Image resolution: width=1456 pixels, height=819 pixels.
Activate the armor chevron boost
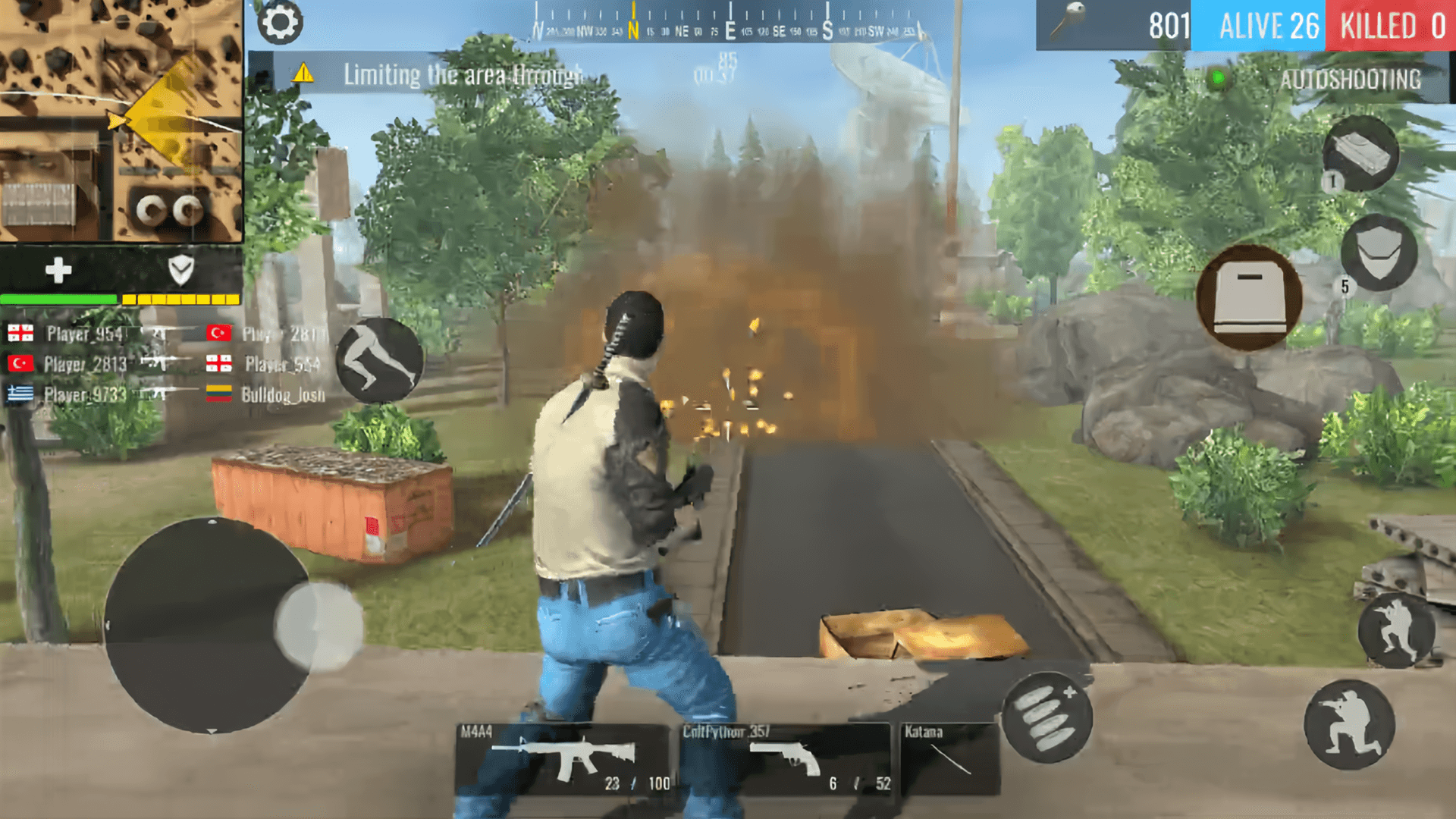click(x=180, y=269)
